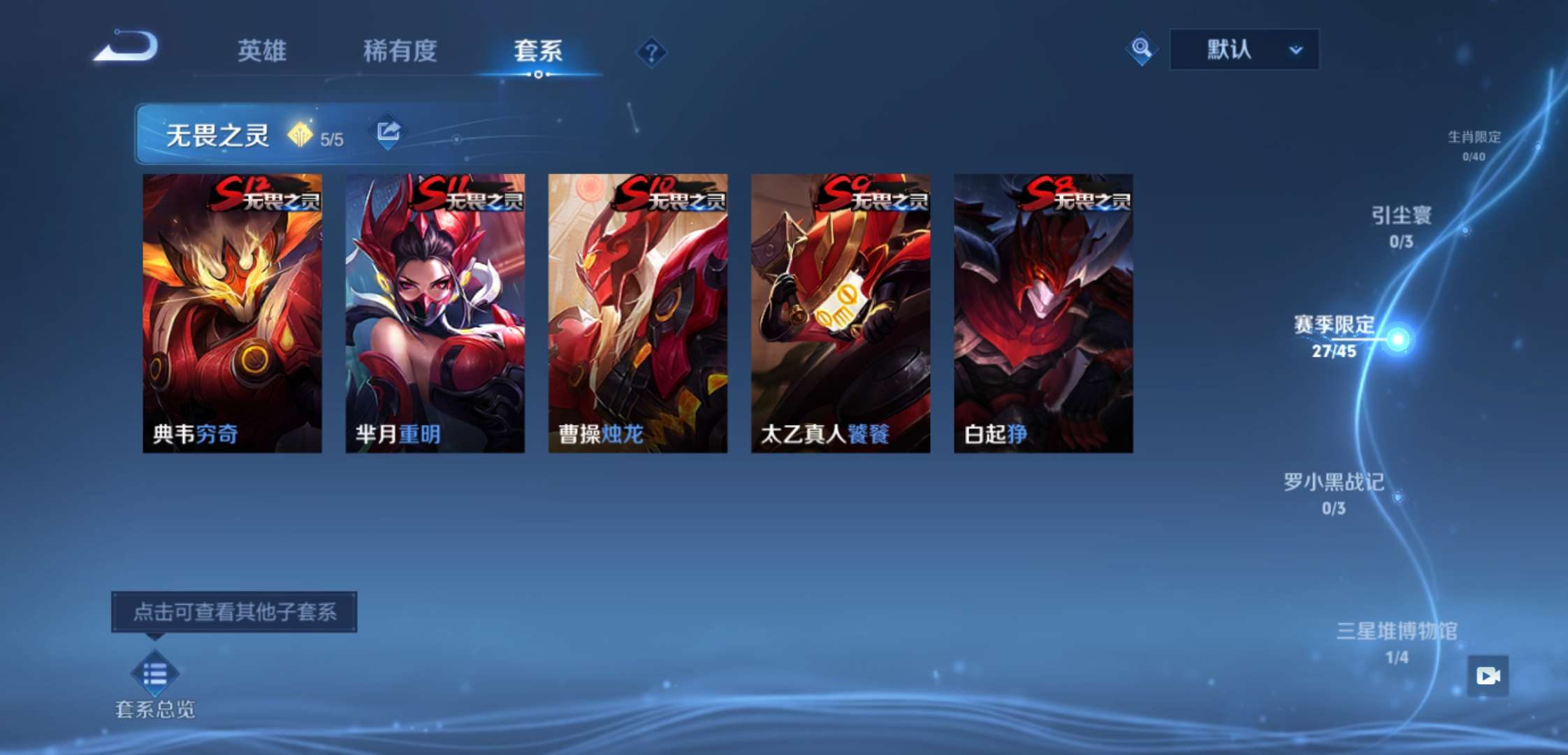Click the share icon beside 无畏之灵 title
This screenshot has height=755, width=1568.
click(x=387, y=130)
